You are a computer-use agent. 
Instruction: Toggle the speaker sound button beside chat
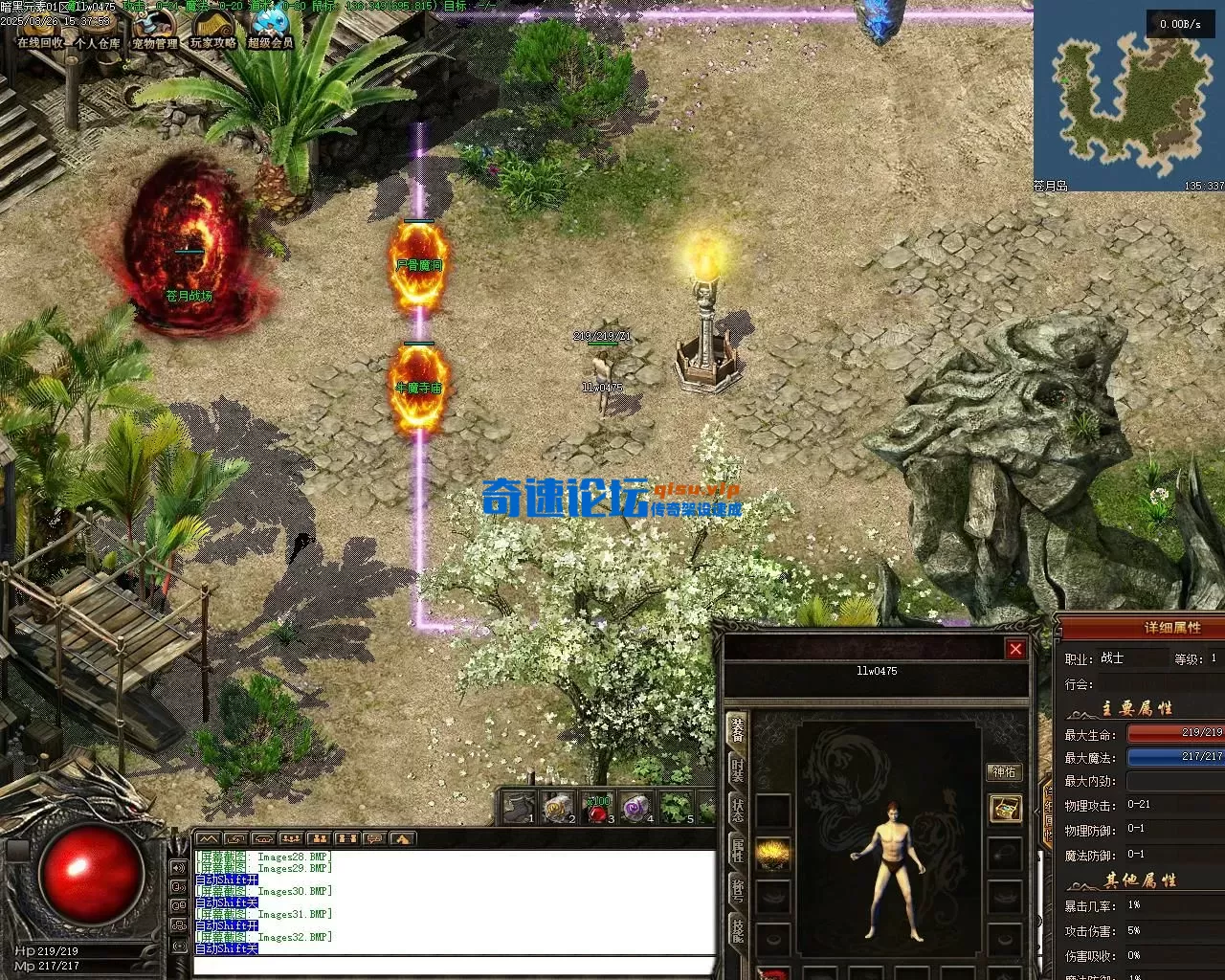point(179,868)
